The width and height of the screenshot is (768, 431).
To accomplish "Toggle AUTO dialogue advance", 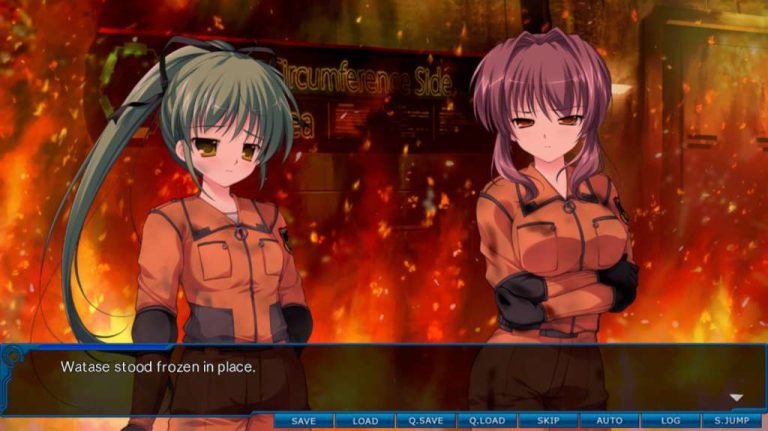I will (x=609, y=421).
